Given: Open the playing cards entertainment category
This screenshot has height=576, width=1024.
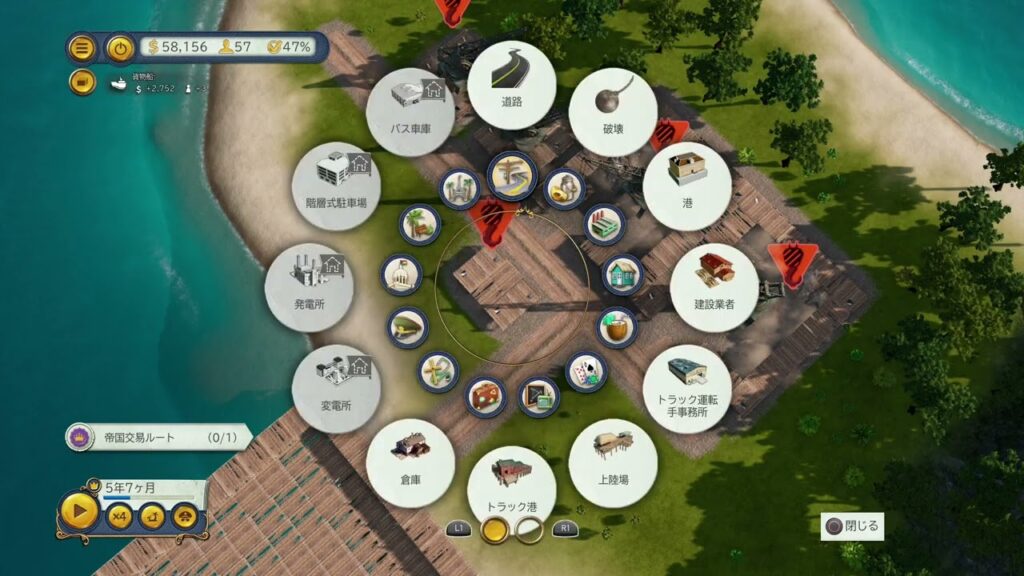Looking at the screenshot, I should click(586, 371).
